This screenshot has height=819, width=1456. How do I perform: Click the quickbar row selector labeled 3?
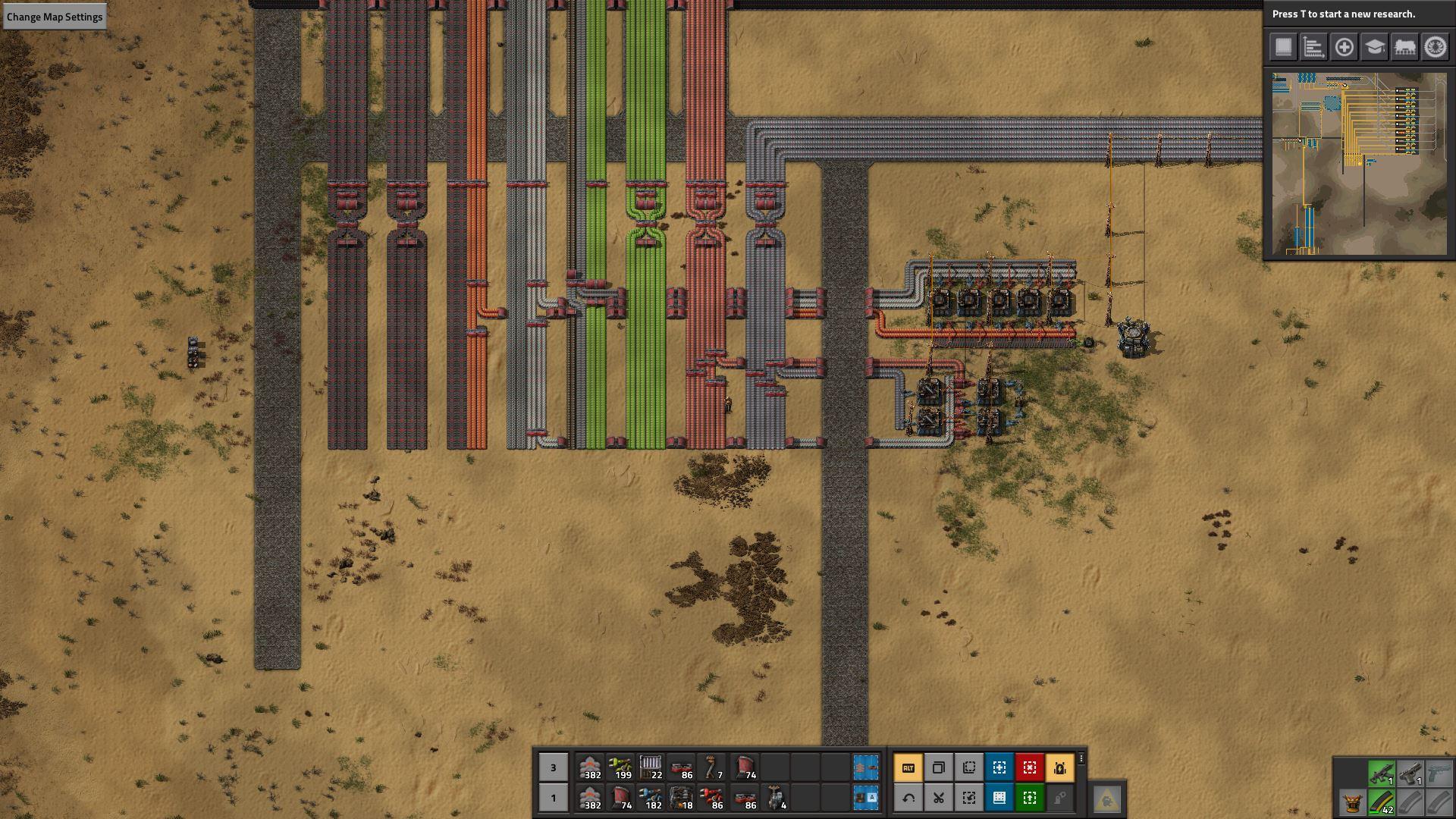pyautogui.click(x=553, y=767)
